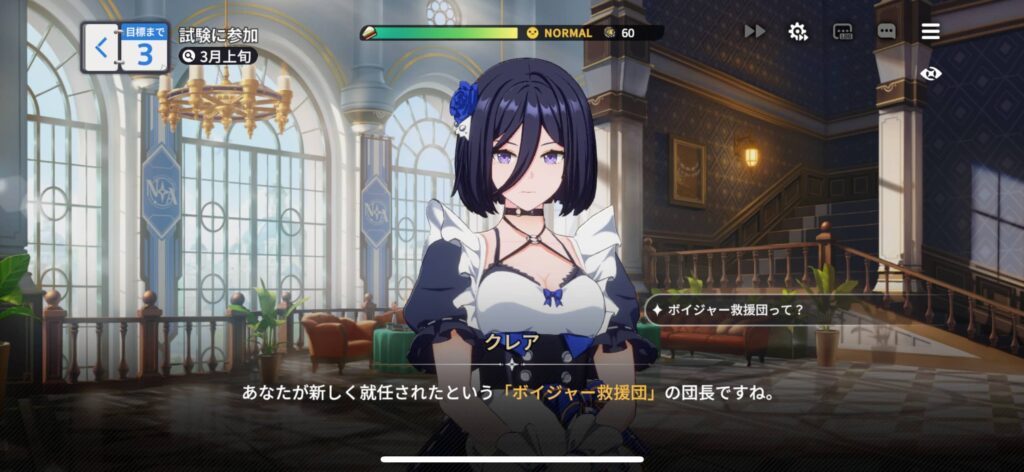
Task: Fast-forward the story dialogue
Action: (754, 32)
